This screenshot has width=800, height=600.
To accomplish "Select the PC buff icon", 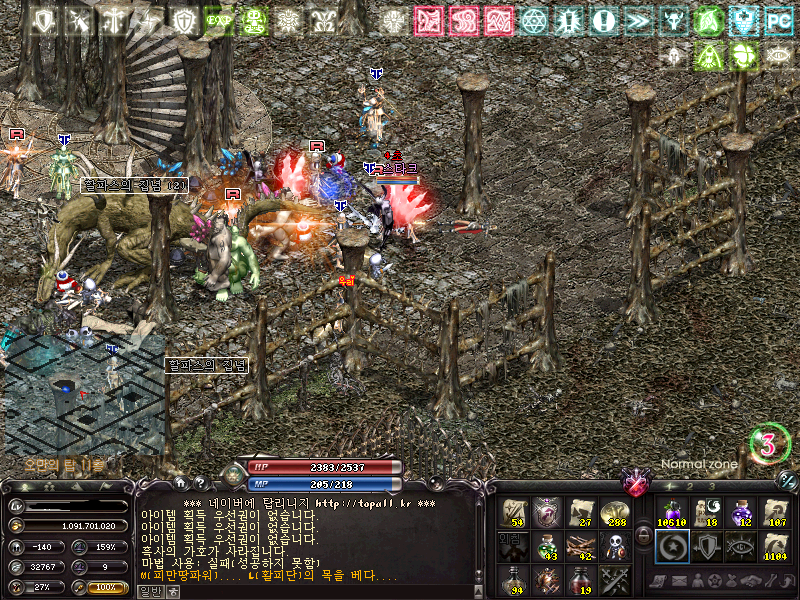I will tap(777, 20).
